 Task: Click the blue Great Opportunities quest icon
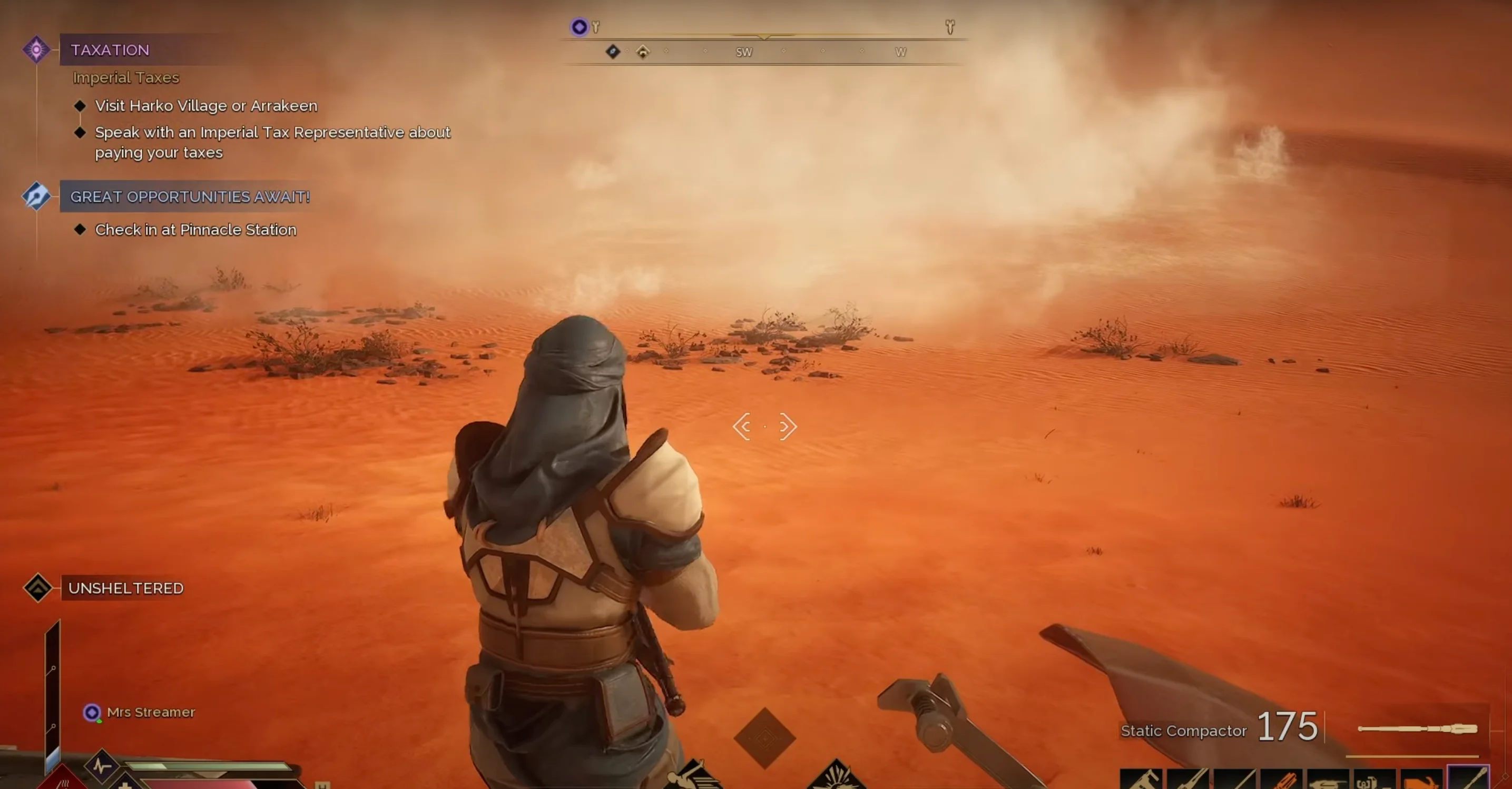coord(36,196)
